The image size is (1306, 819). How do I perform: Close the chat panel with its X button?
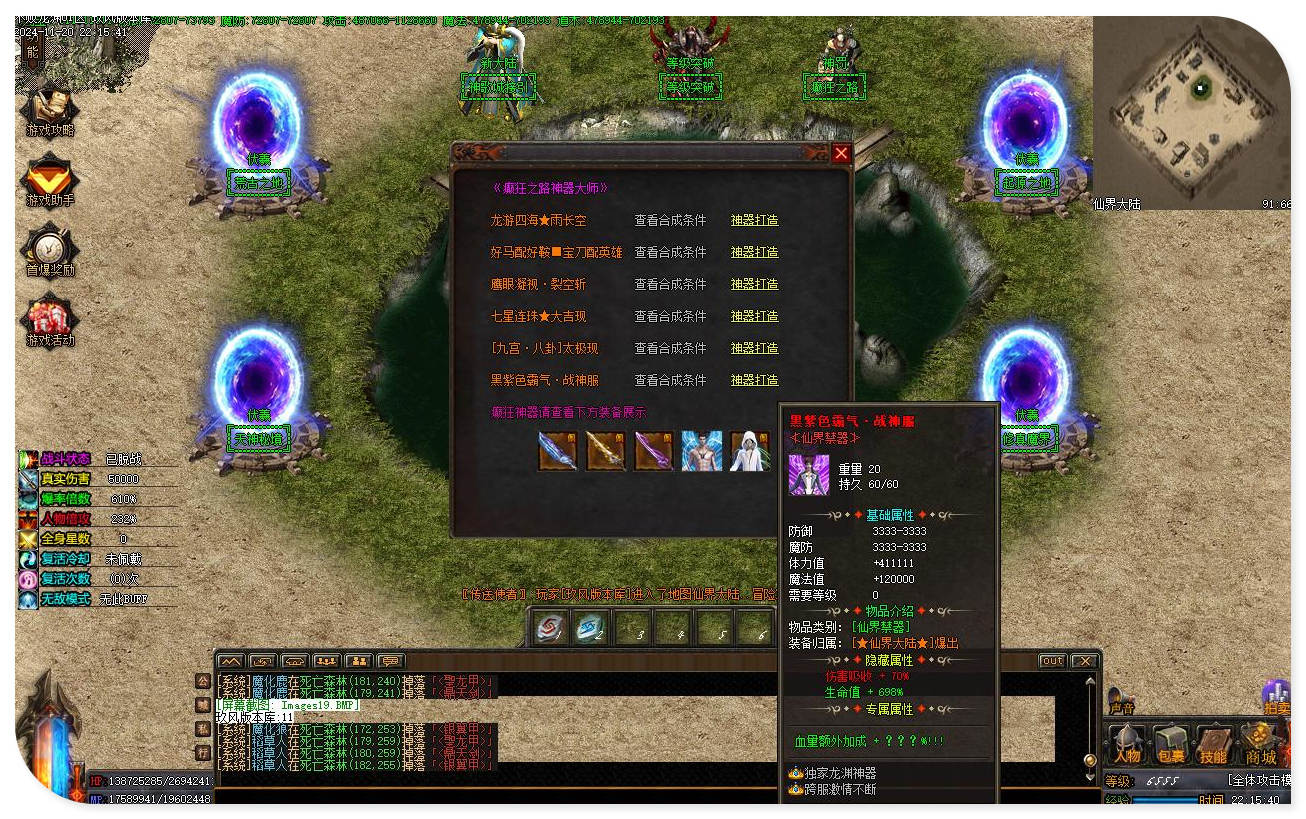point(1083,661)
